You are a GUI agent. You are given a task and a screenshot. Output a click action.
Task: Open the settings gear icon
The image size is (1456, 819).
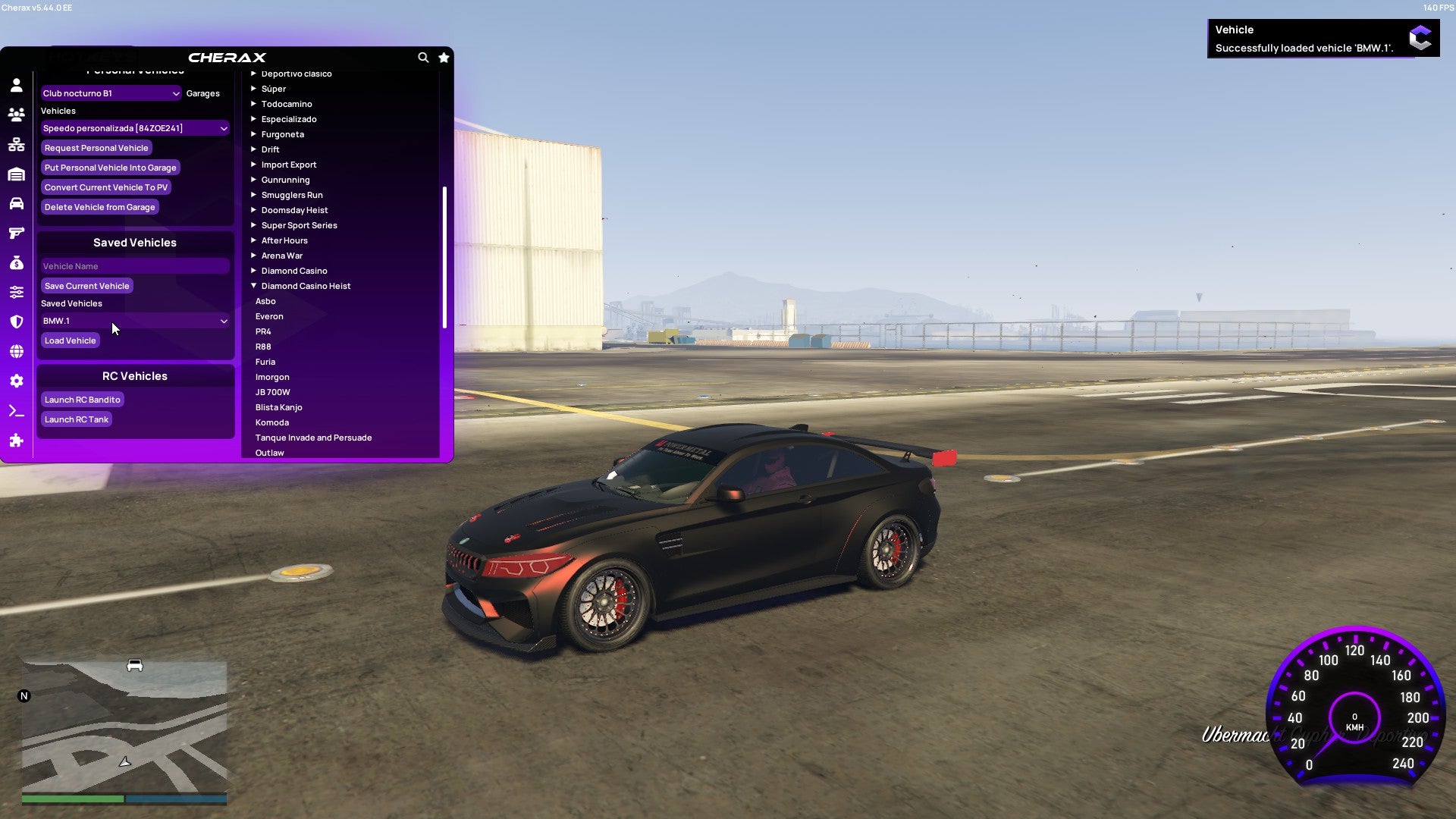pyautogui.click(x=17, y=381)
